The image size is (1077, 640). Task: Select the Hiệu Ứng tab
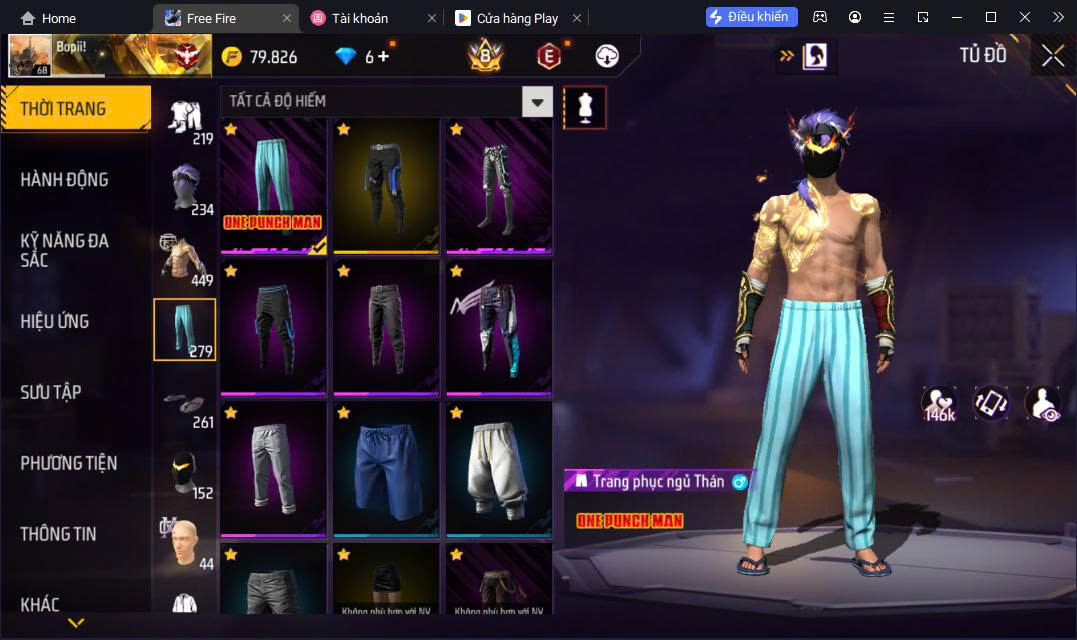55,321
